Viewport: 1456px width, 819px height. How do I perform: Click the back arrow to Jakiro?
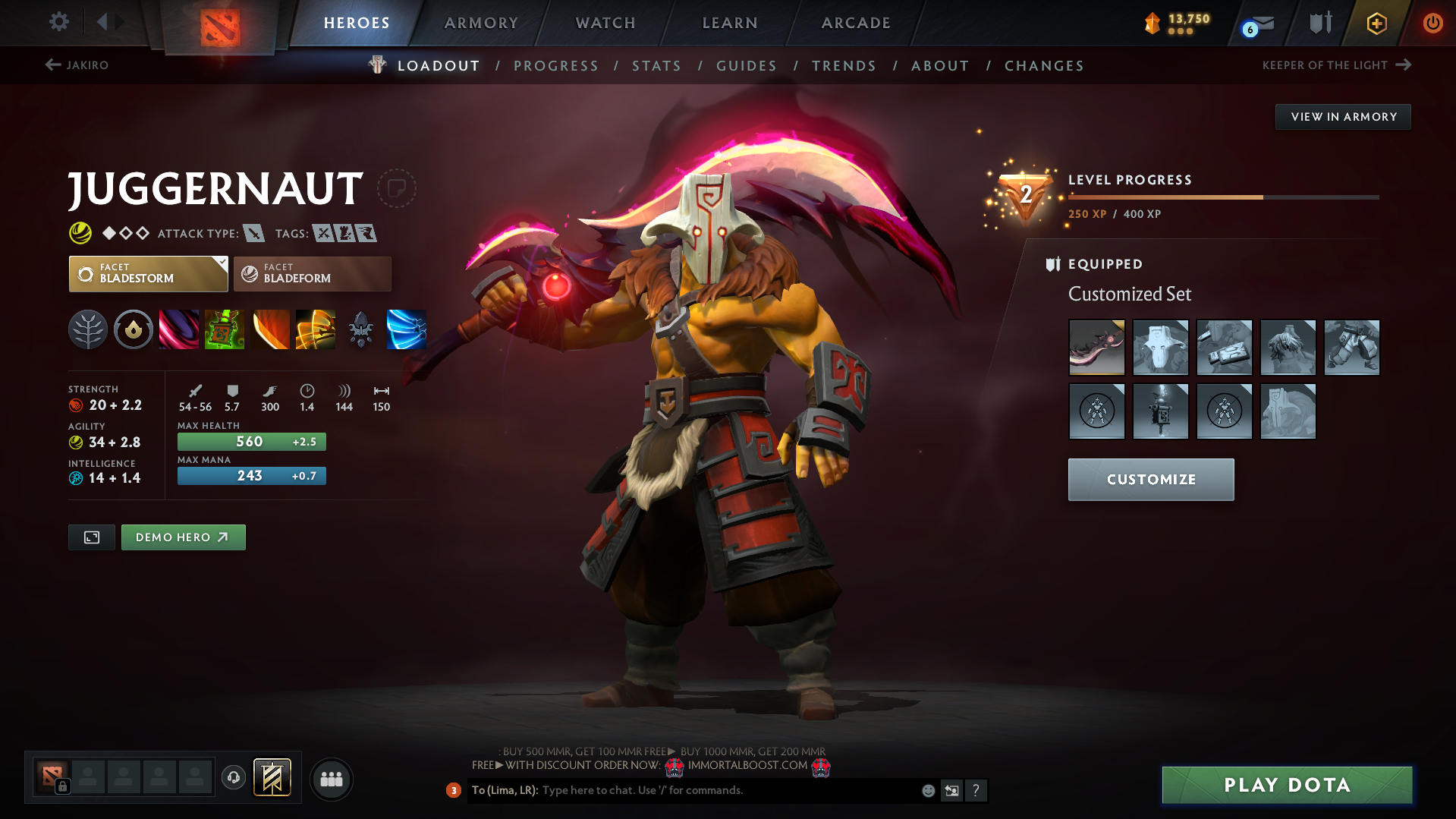tap(52, 65)
